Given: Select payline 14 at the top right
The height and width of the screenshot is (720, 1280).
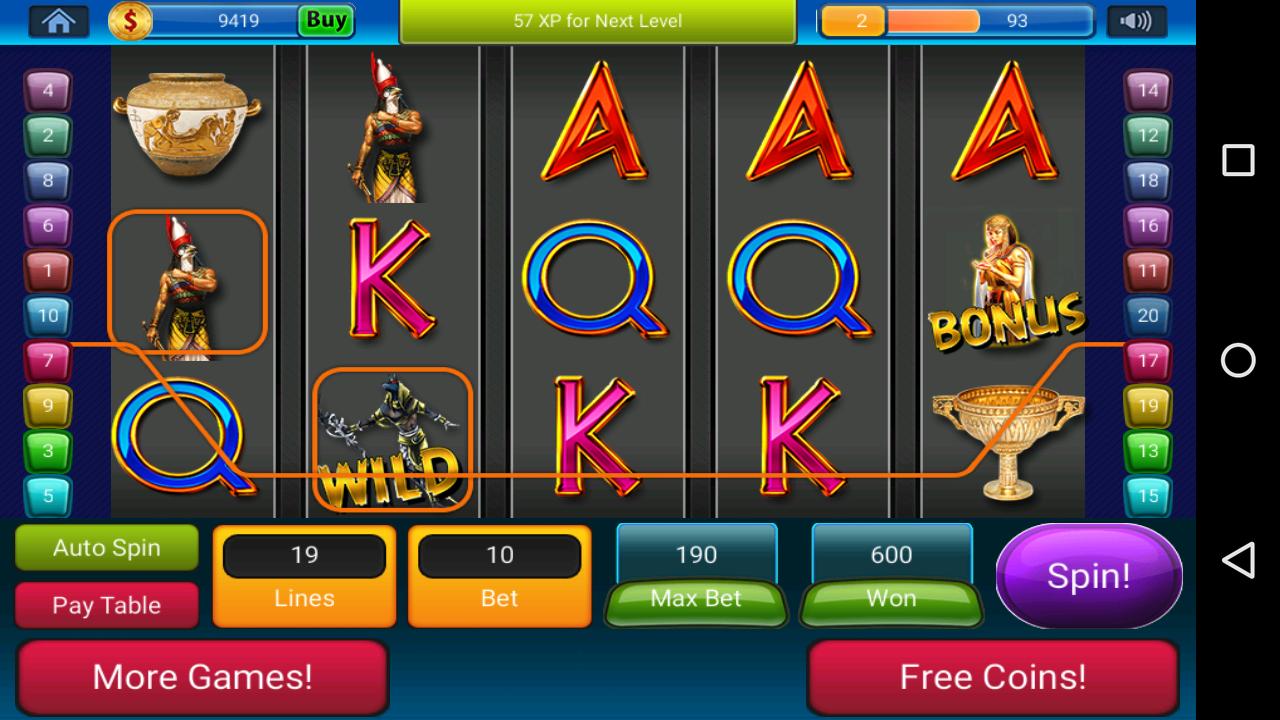Looking at the screenshot, I should tap(1148, 91).
